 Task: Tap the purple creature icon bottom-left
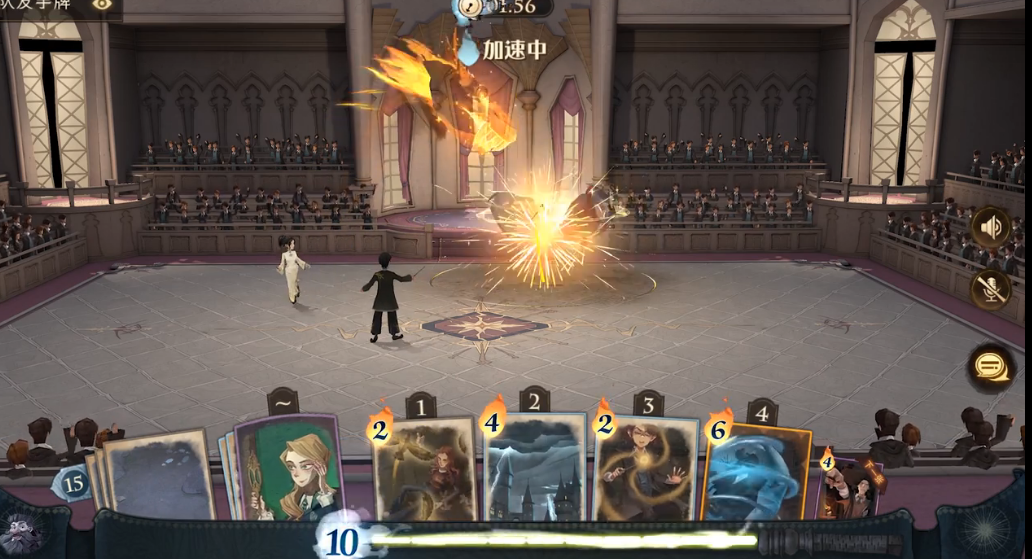click(22, 530)
